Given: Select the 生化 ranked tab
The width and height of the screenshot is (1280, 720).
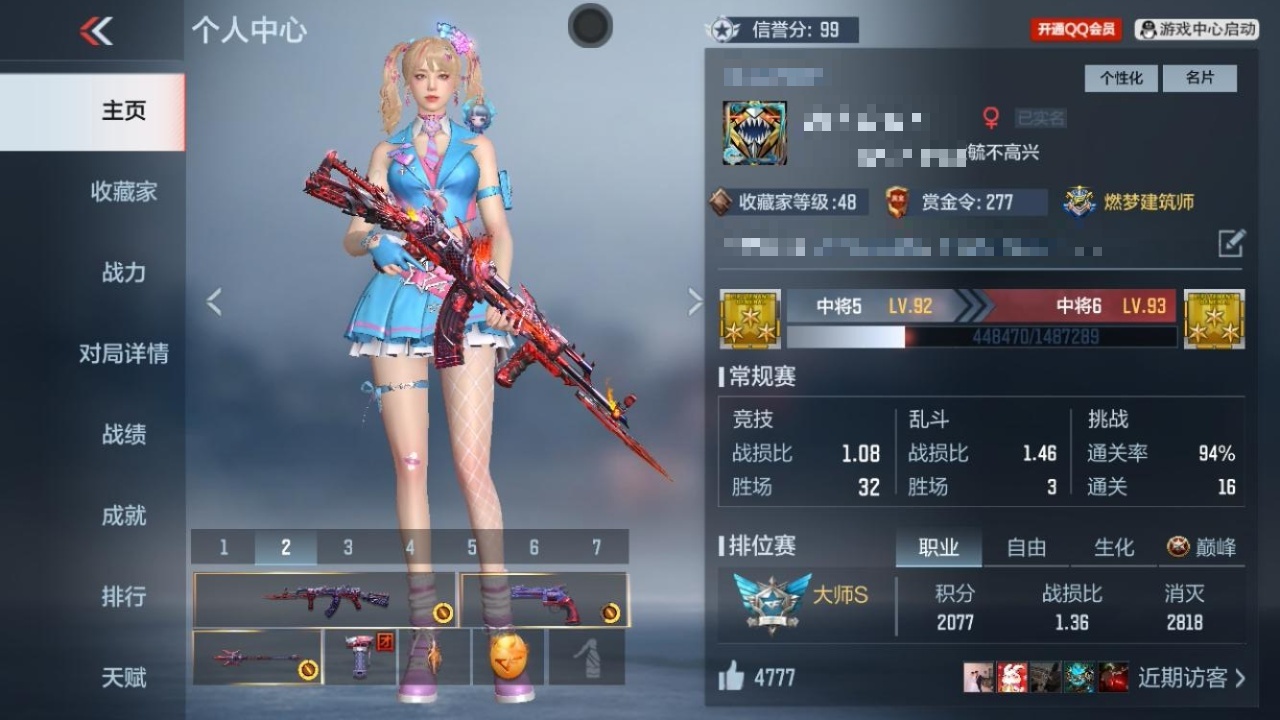Looking at the screenshot, I should pyautogui.click(x=1113, y=547).
